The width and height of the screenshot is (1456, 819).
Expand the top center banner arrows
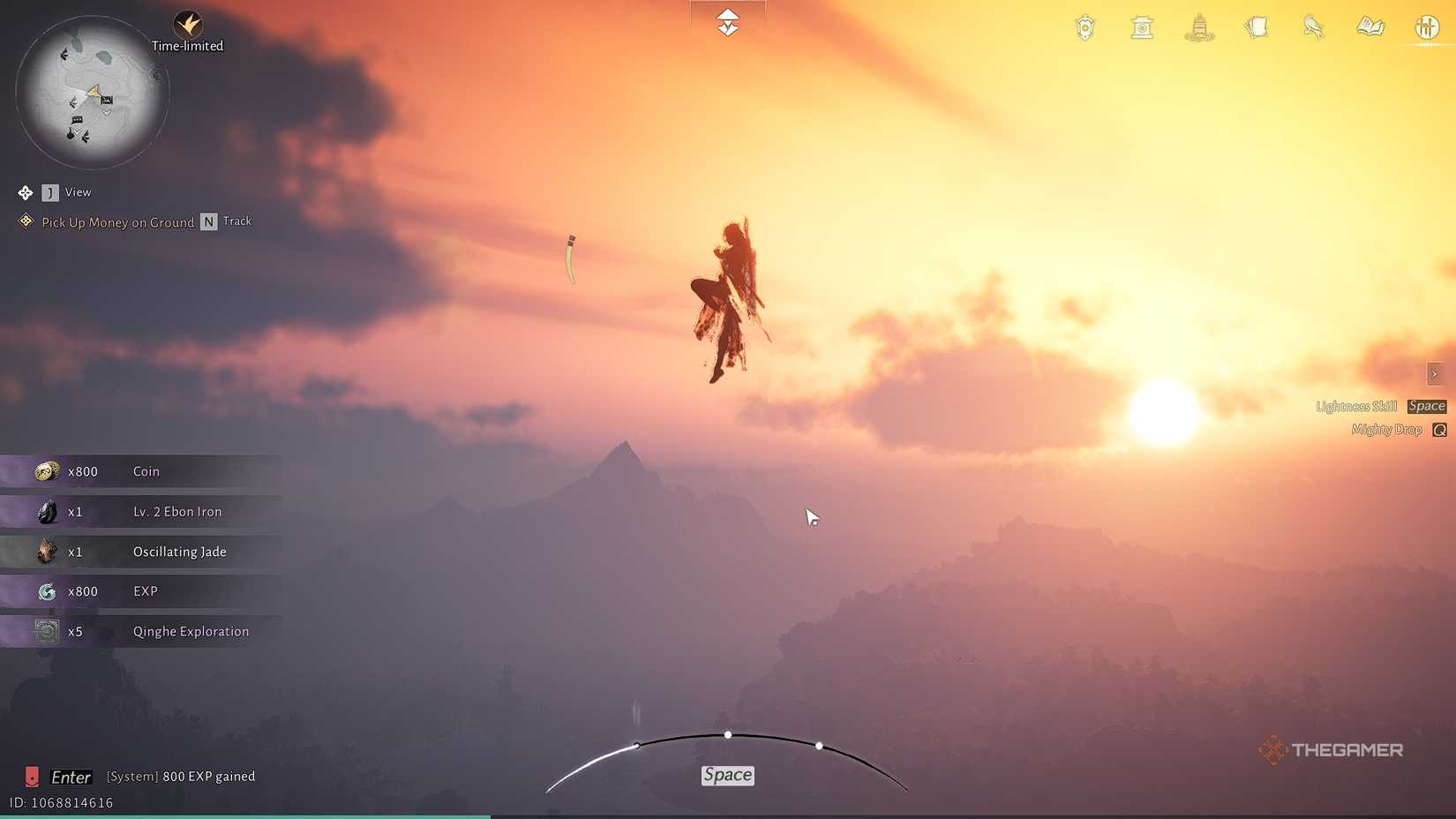point(727,19)
